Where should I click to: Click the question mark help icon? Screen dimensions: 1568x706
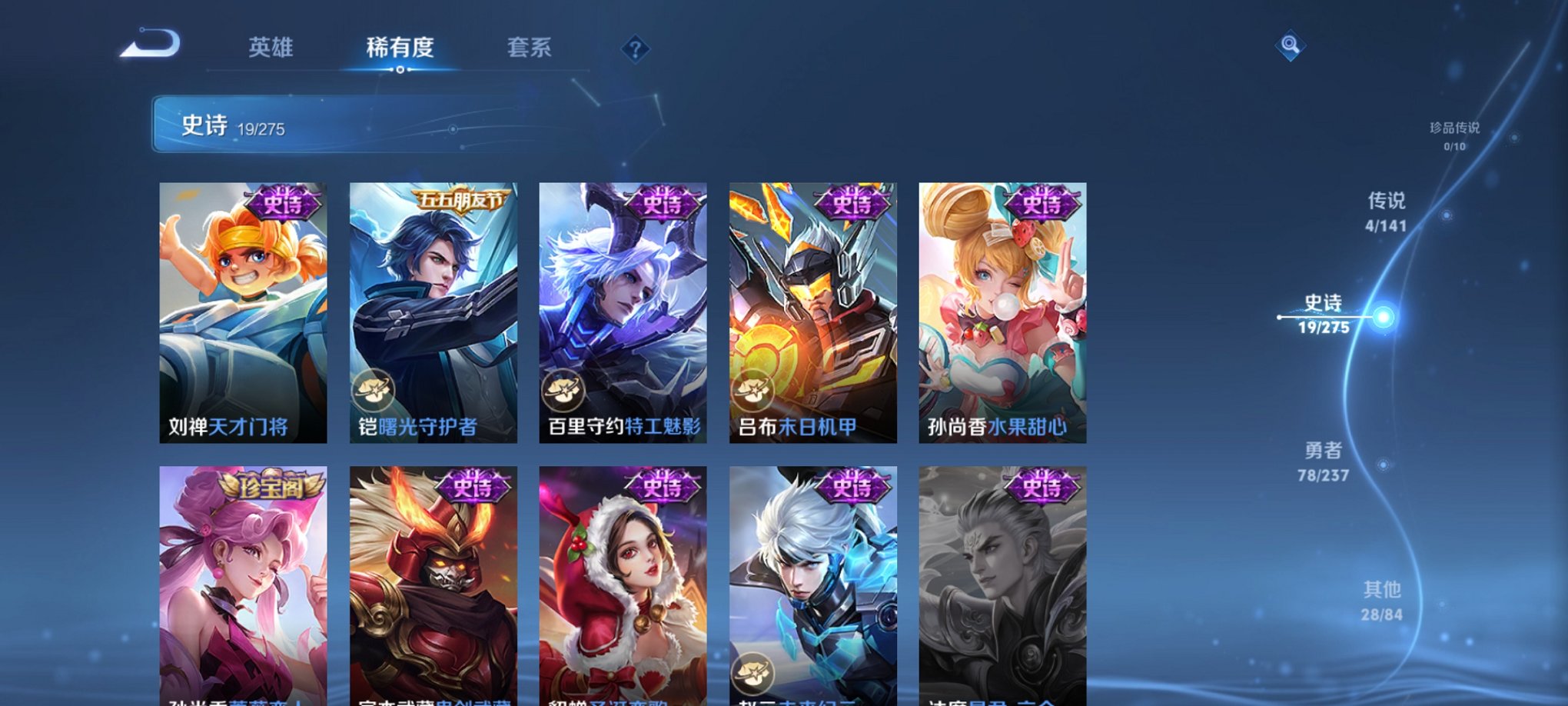(635, 49)
